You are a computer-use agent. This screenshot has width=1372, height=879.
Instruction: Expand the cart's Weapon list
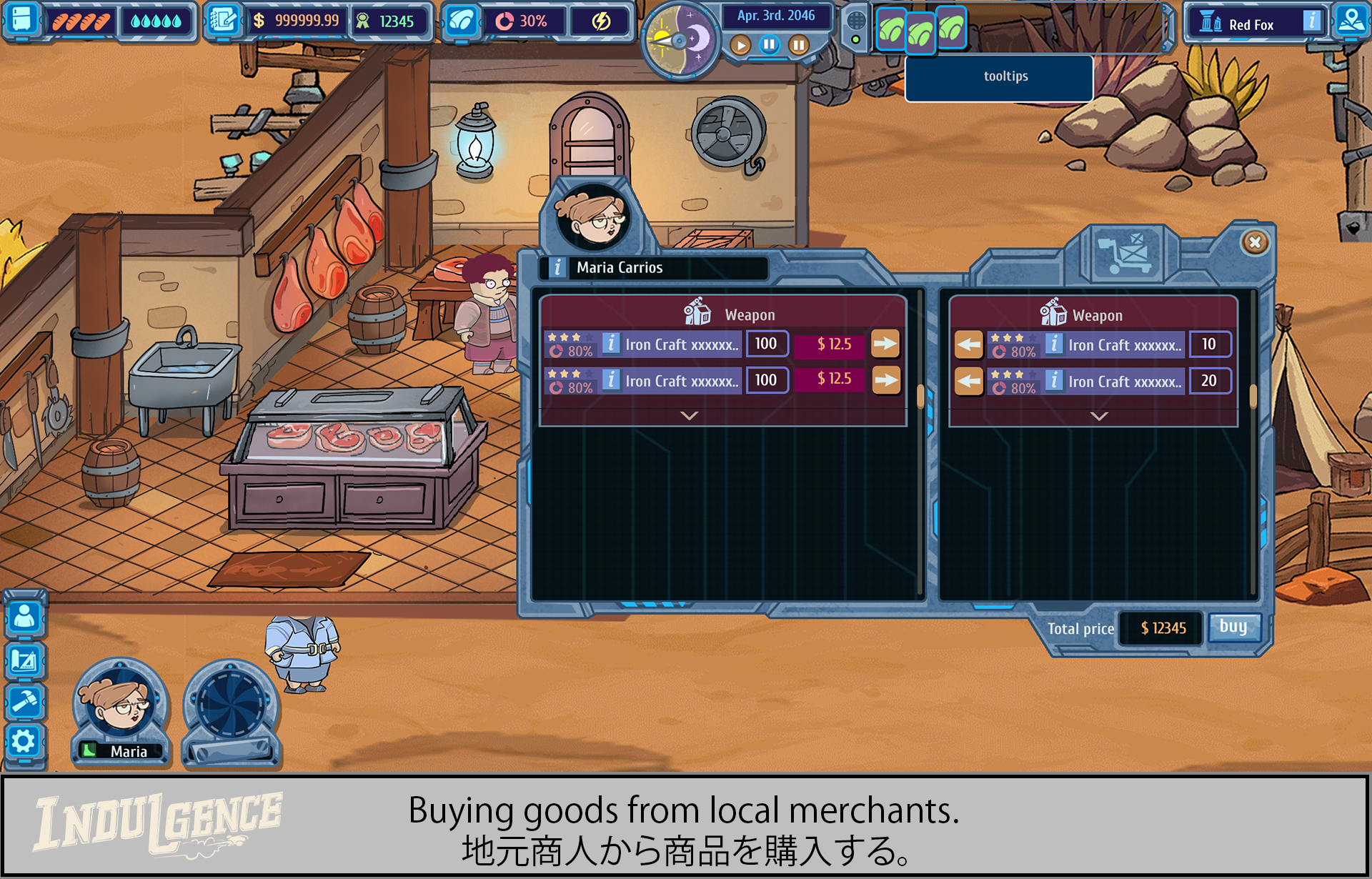1099,416
